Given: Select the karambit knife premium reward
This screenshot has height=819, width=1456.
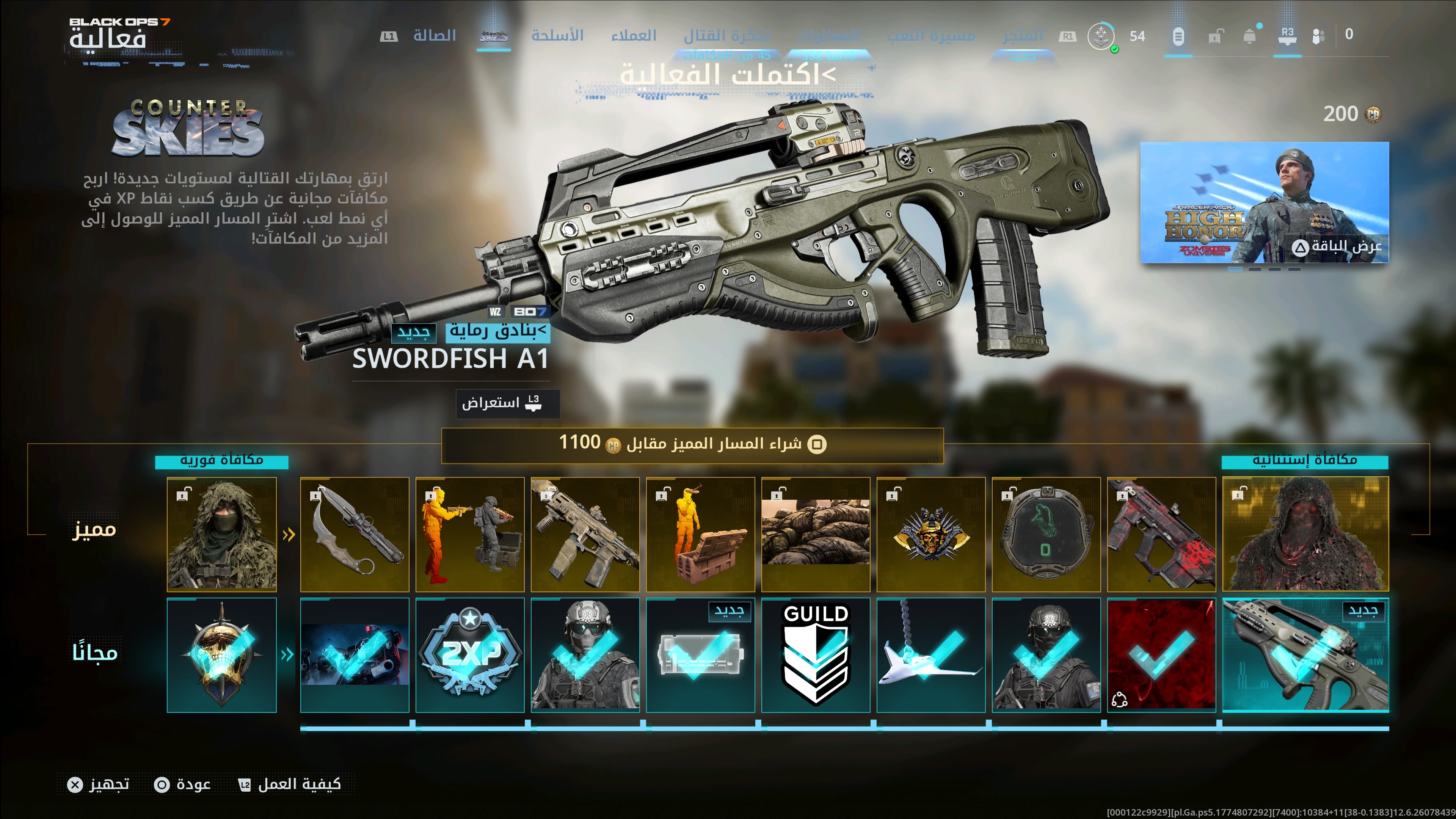Looking at the screenshot, I should click(x=355, y=534).
